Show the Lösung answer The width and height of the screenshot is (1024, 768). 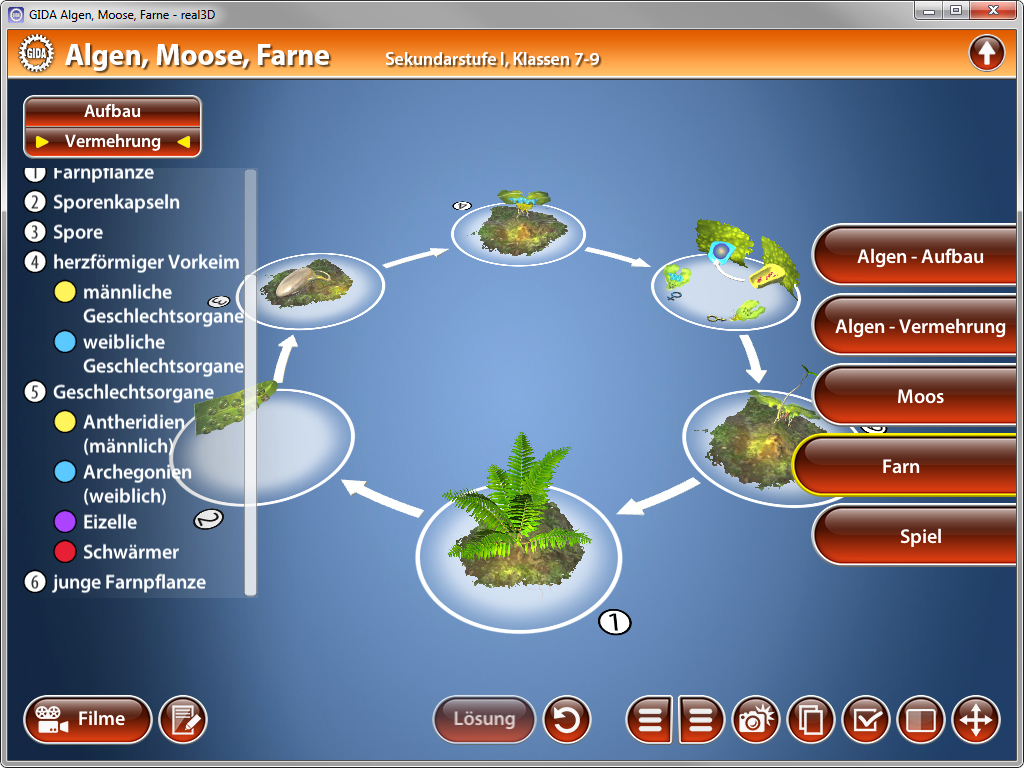[x=484, y=719]
